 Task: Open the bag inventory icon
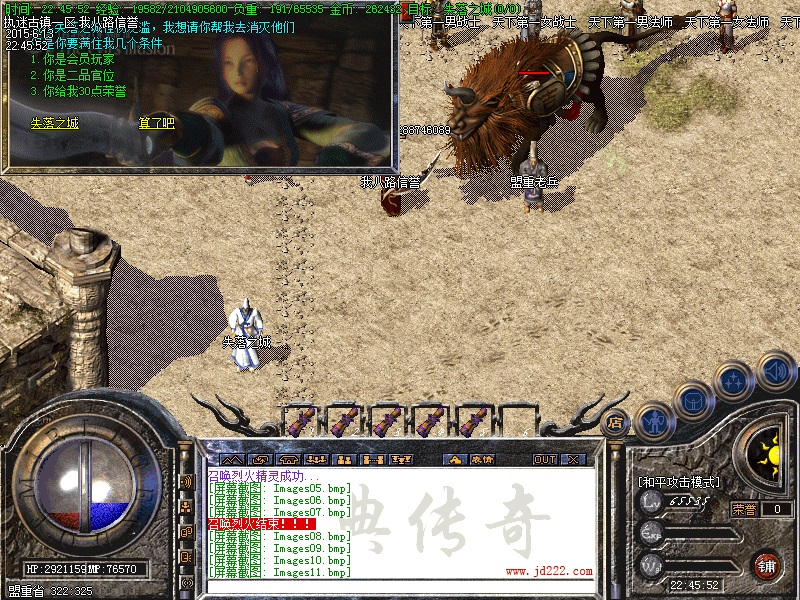(x=694, y=402)
